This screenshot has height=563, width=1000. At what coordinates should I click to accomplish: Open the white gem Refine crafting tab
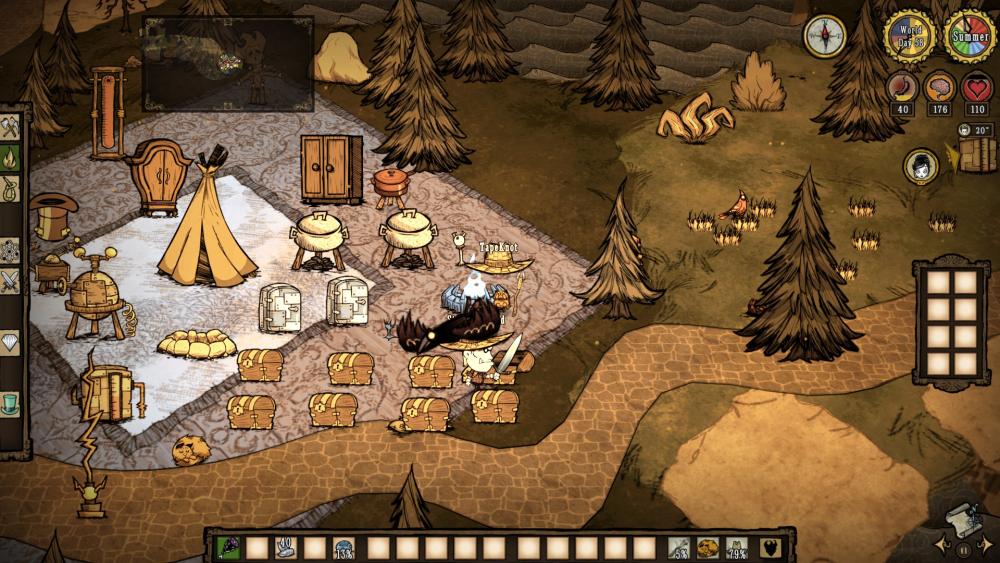click(11, 344)
